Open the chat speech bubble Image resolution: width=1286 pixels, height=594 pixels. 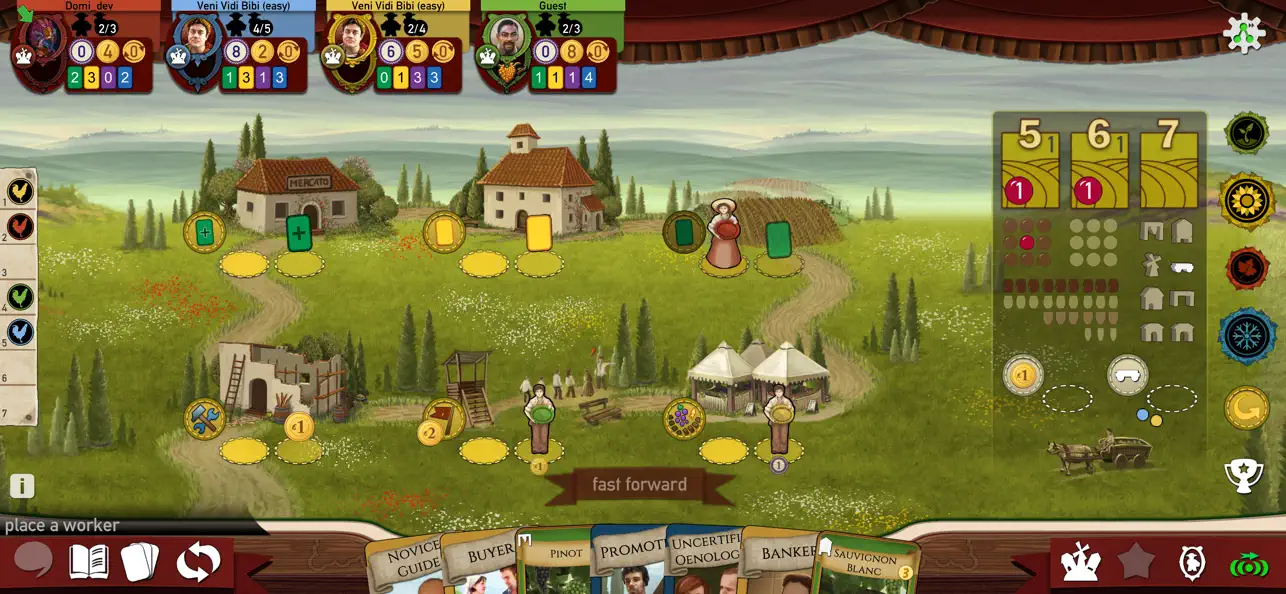tap(33, 561)
